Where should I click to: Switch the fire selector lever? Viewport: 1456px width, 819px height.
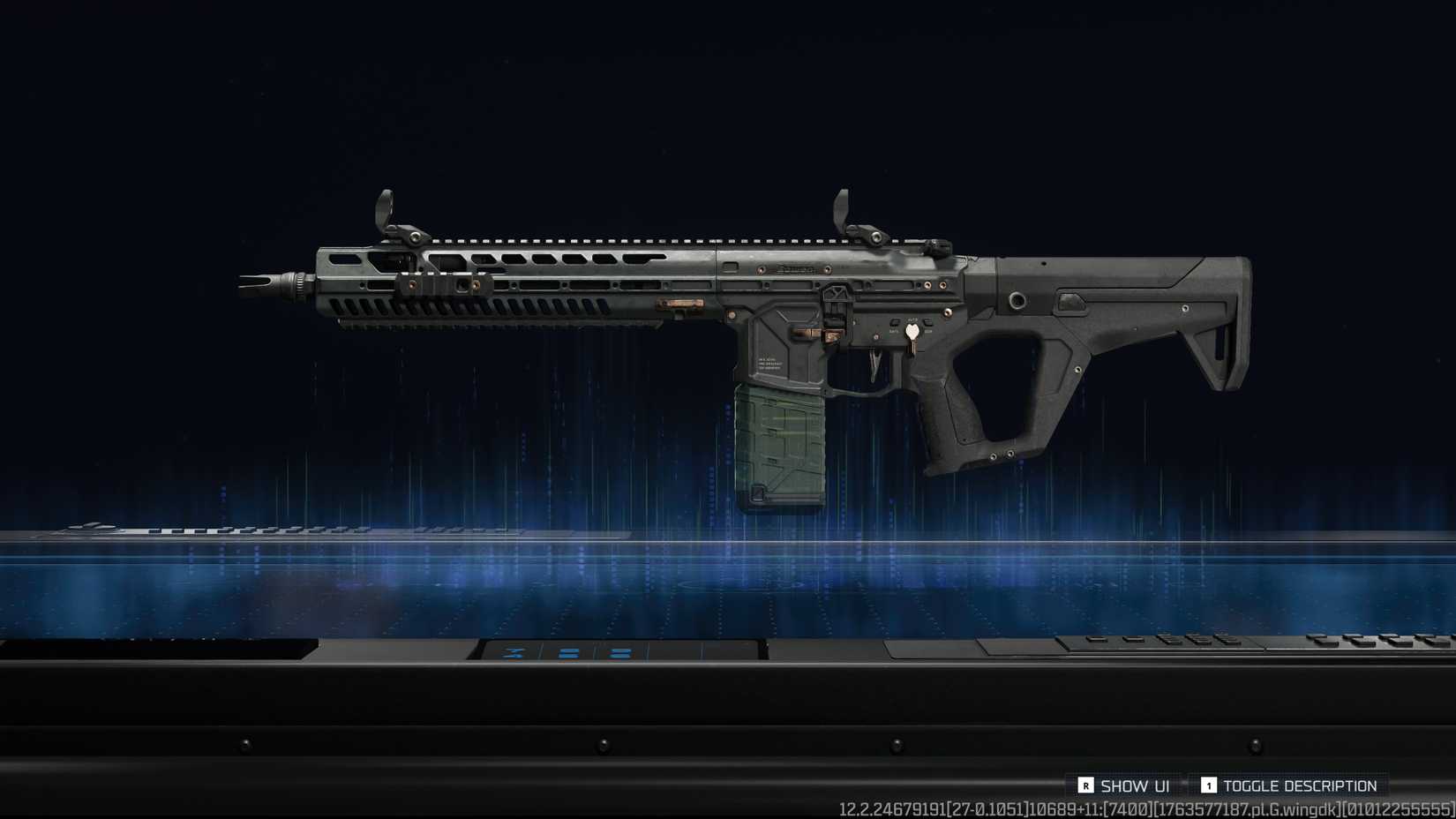tap(912, 331)
